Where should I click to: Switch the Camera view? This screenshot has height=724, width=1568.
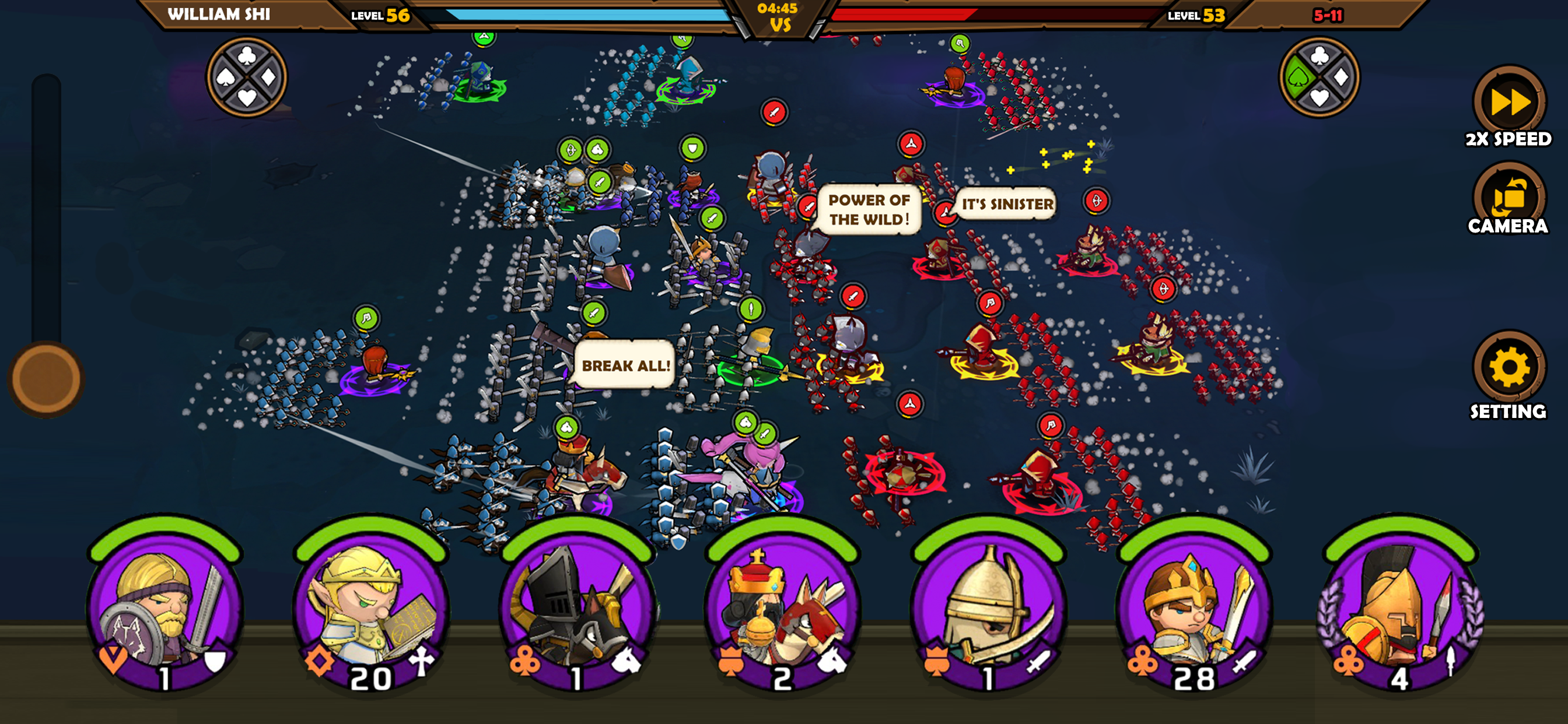point(1508,198)
